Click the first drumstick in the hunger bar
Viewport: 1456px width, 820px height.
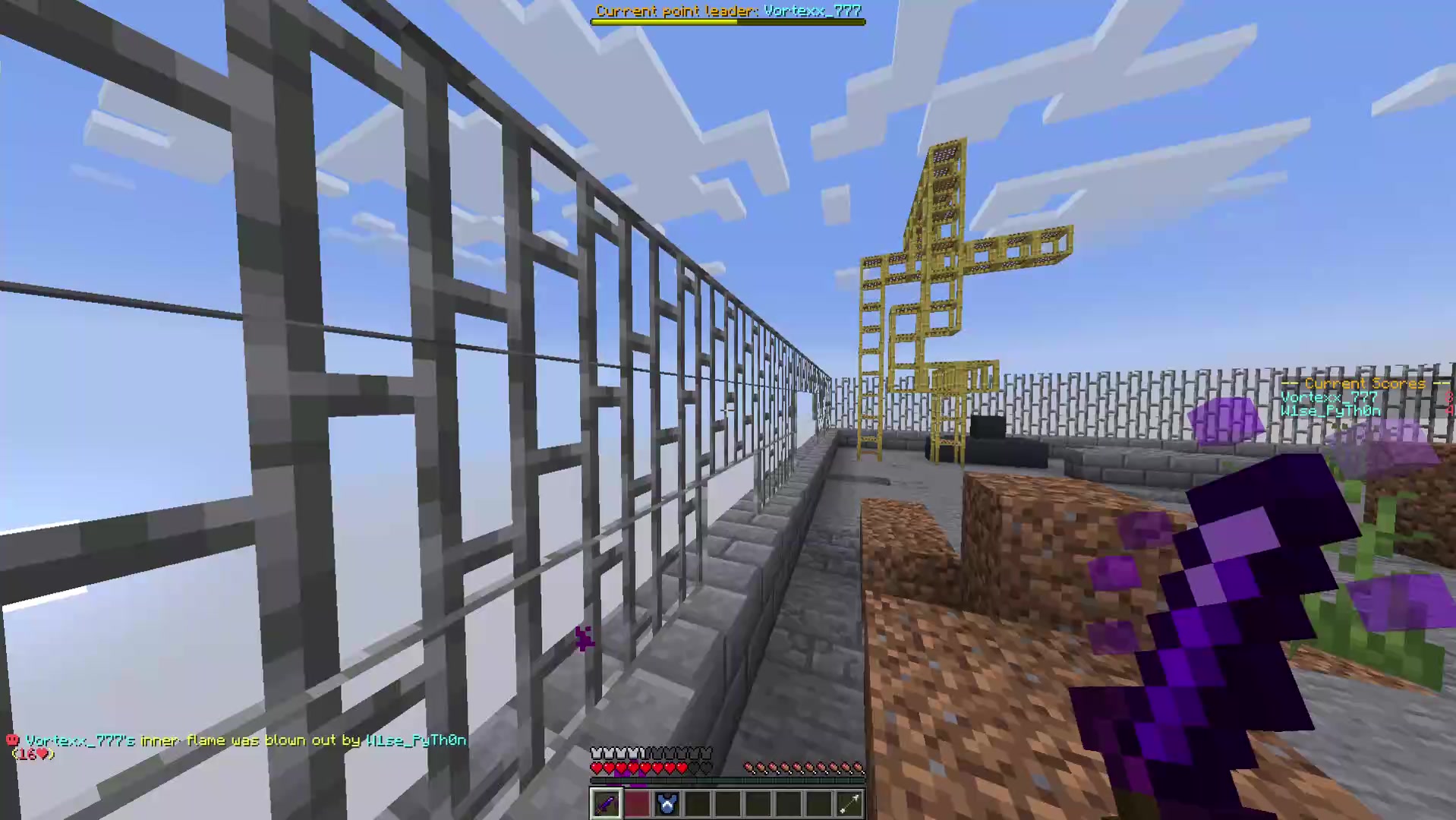coord(748,768)
